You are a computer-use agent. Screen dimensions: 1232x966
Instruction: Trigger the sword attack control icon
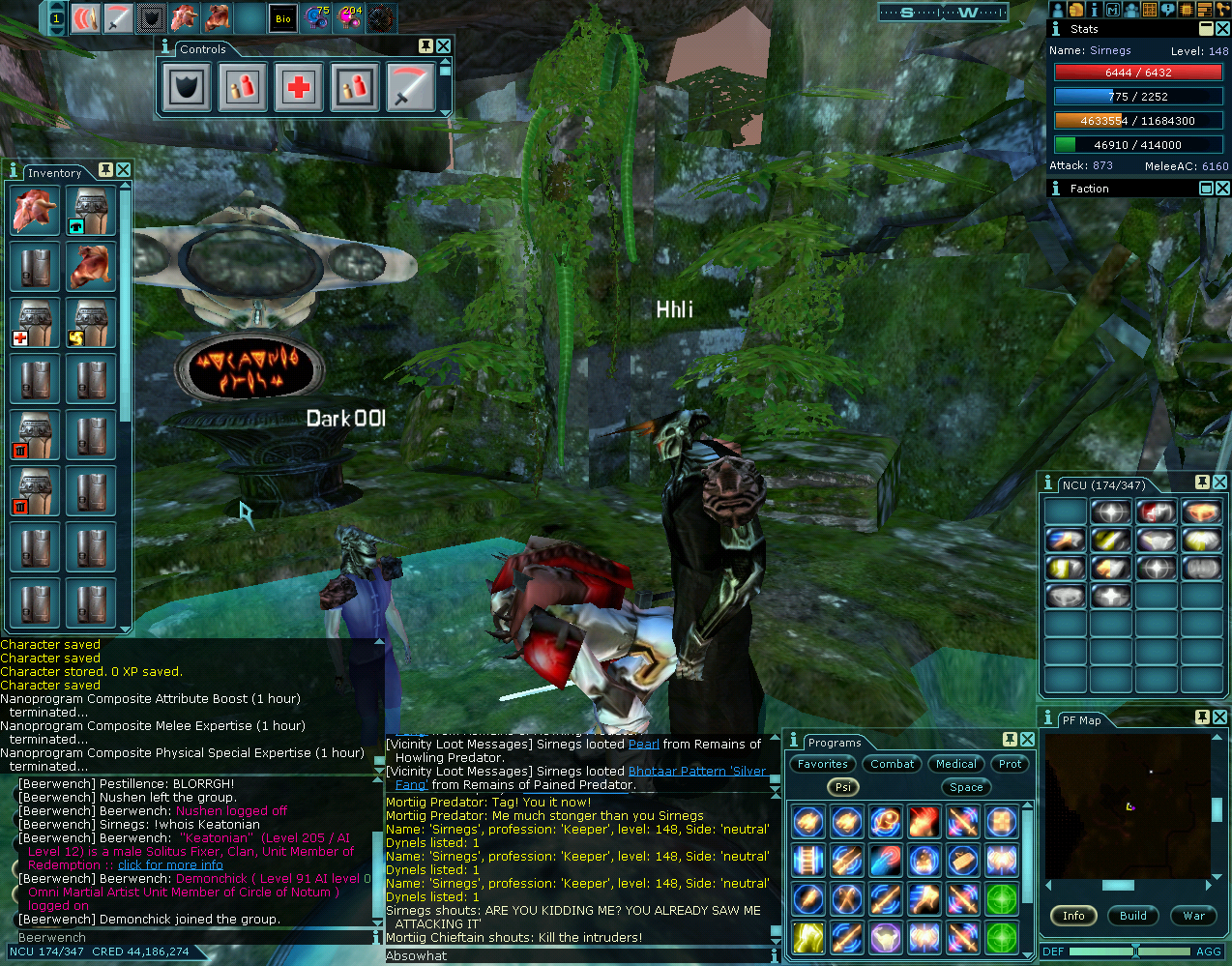411,87
